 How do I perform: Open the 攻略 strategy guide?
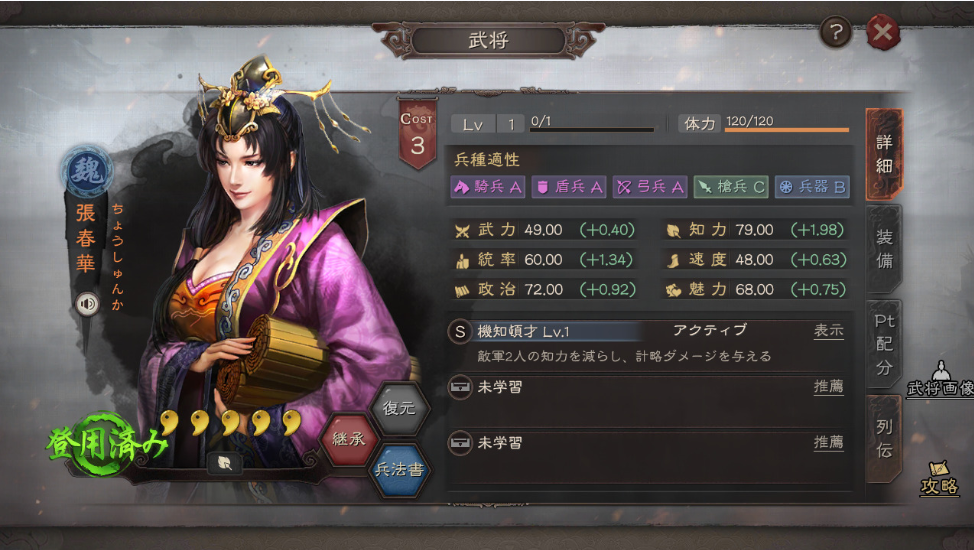pos(940,479)
